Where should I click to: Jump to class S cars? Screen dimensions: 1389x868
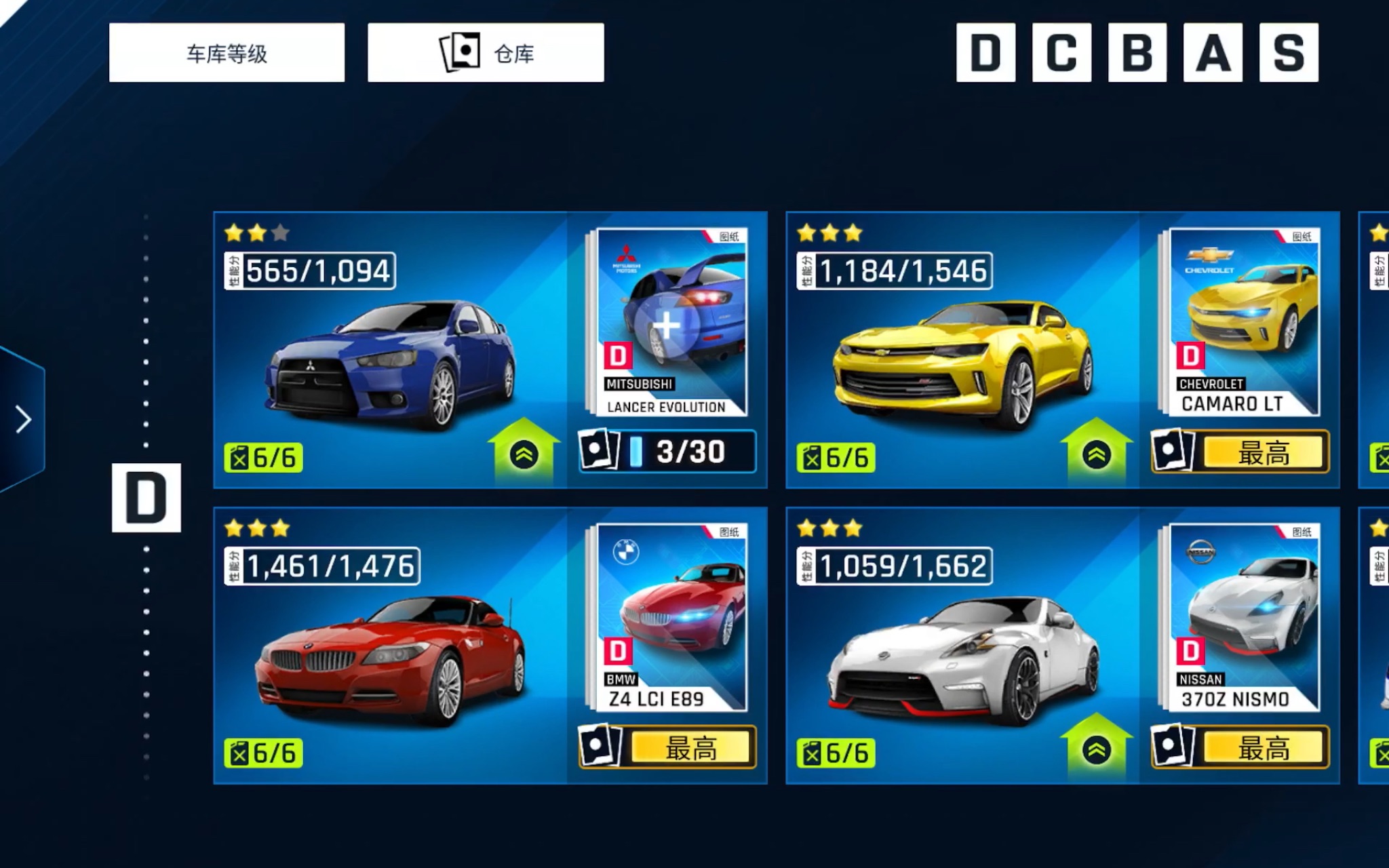(1289, 53)
